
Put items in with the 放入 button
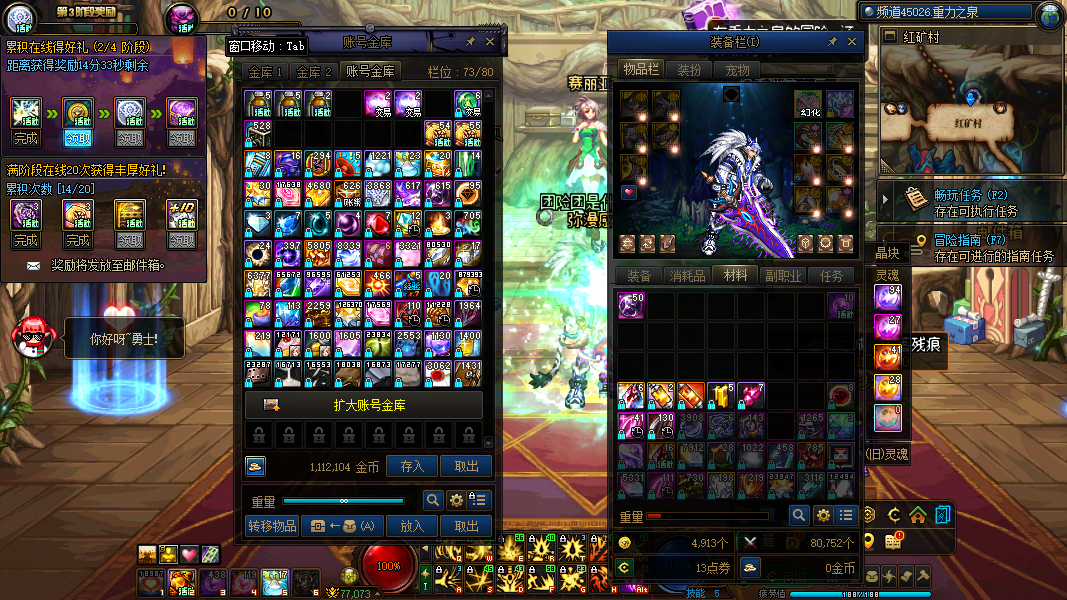(412, 526)
